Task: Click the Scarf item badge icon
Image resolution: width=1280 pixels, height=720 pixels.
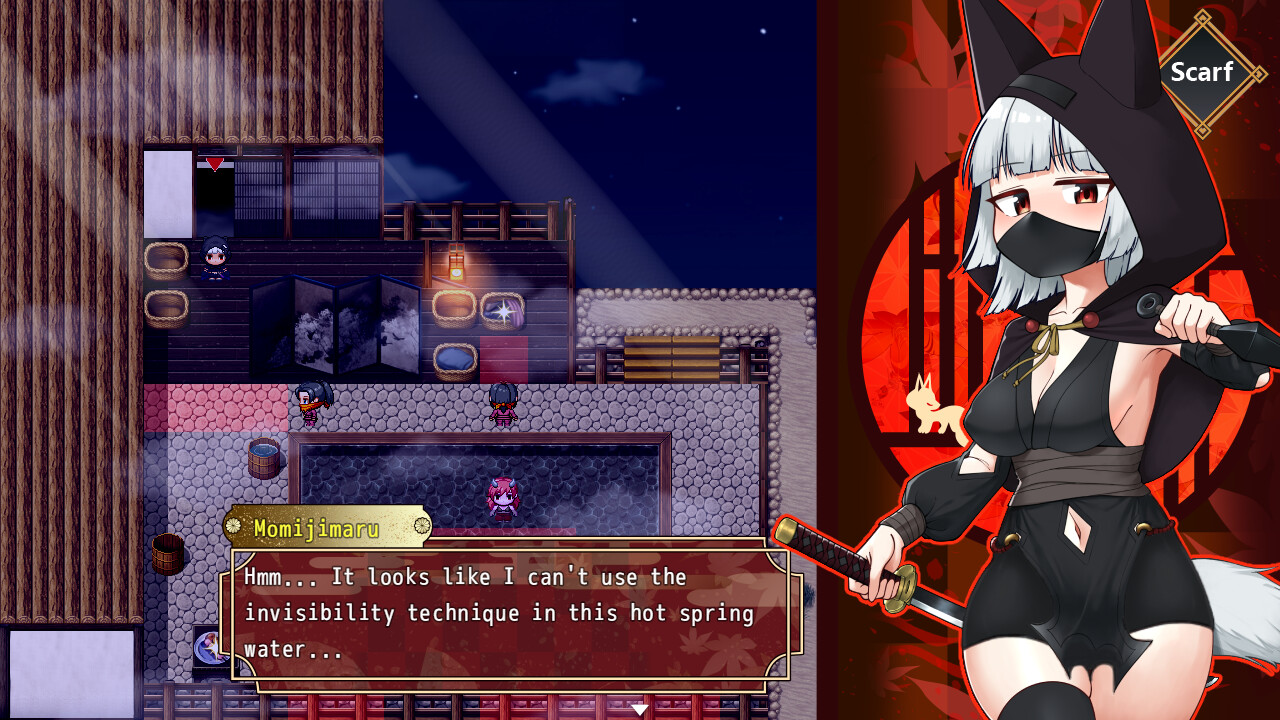Action: (1204, 72)
